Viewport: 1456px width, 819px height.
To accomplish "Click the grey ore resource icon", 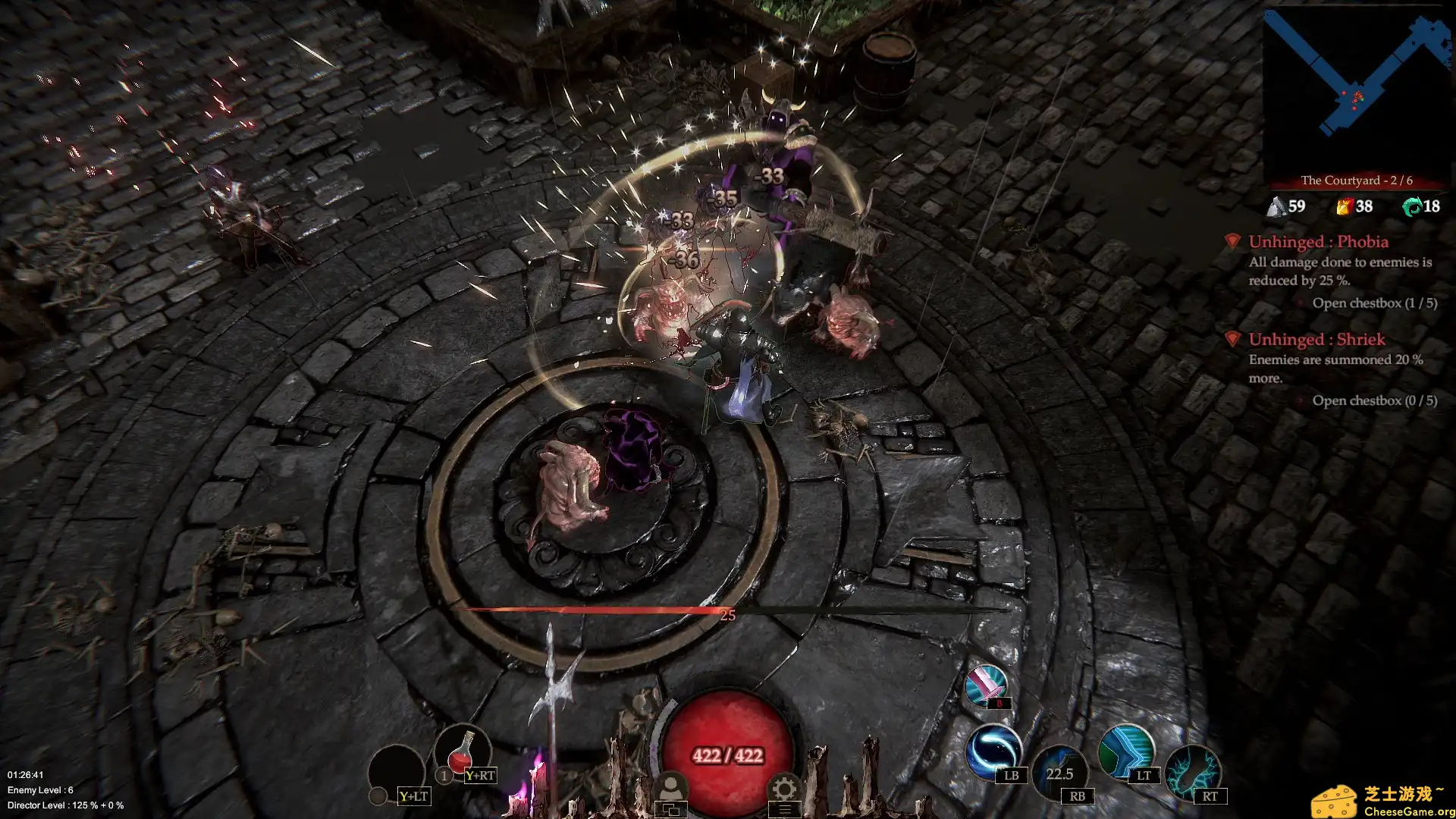I will tap(1277, 206).
